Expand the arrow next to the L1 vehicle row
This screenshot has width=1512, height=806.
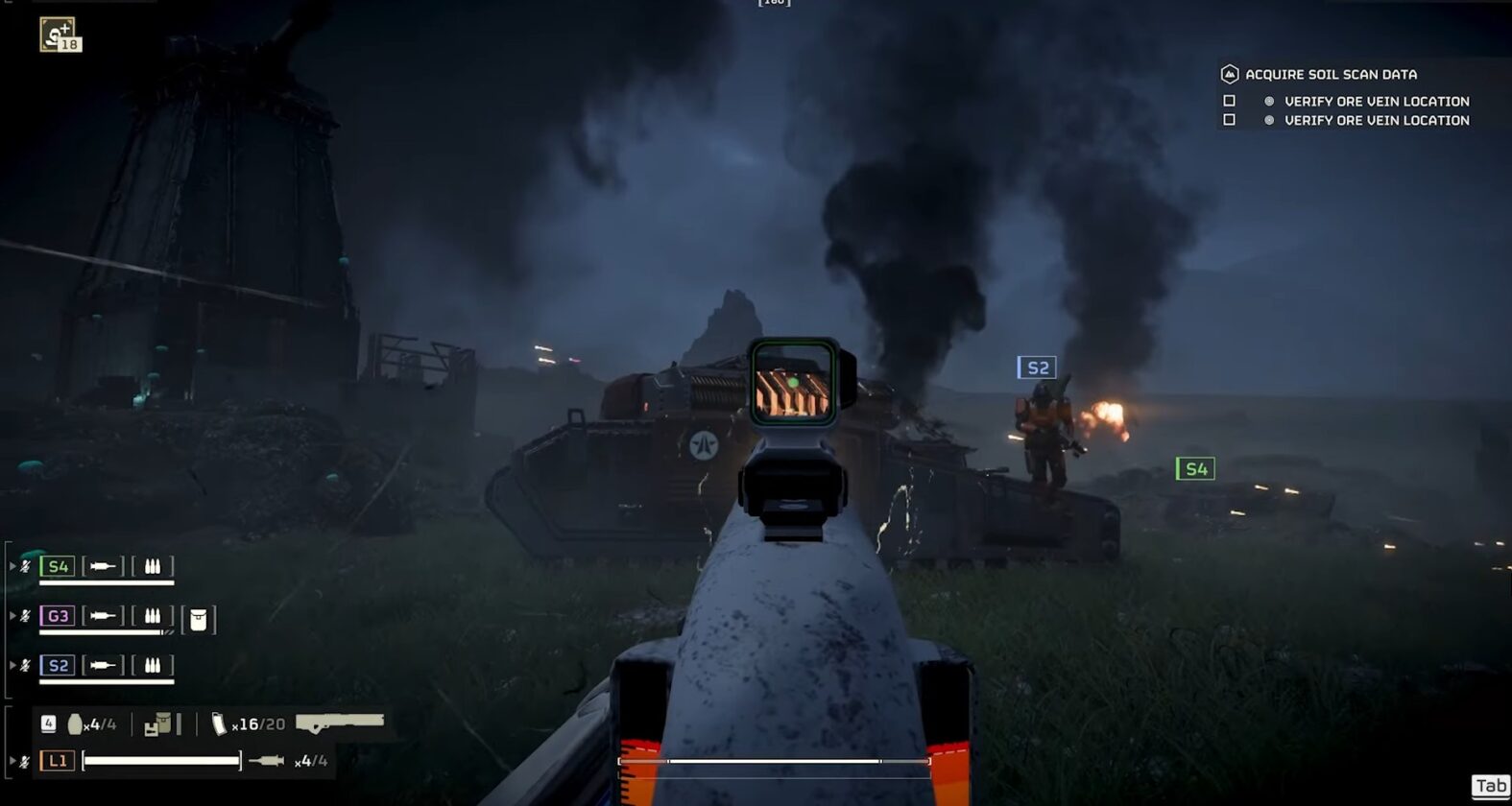[12, 759]
